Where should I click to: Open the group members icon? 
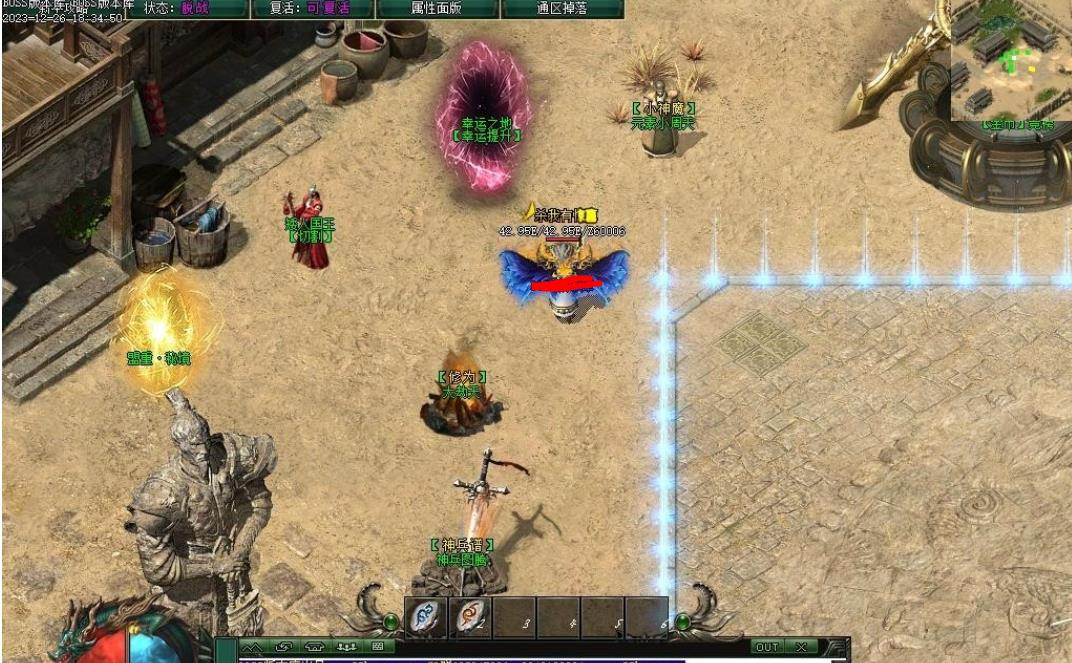click(347, 647)
